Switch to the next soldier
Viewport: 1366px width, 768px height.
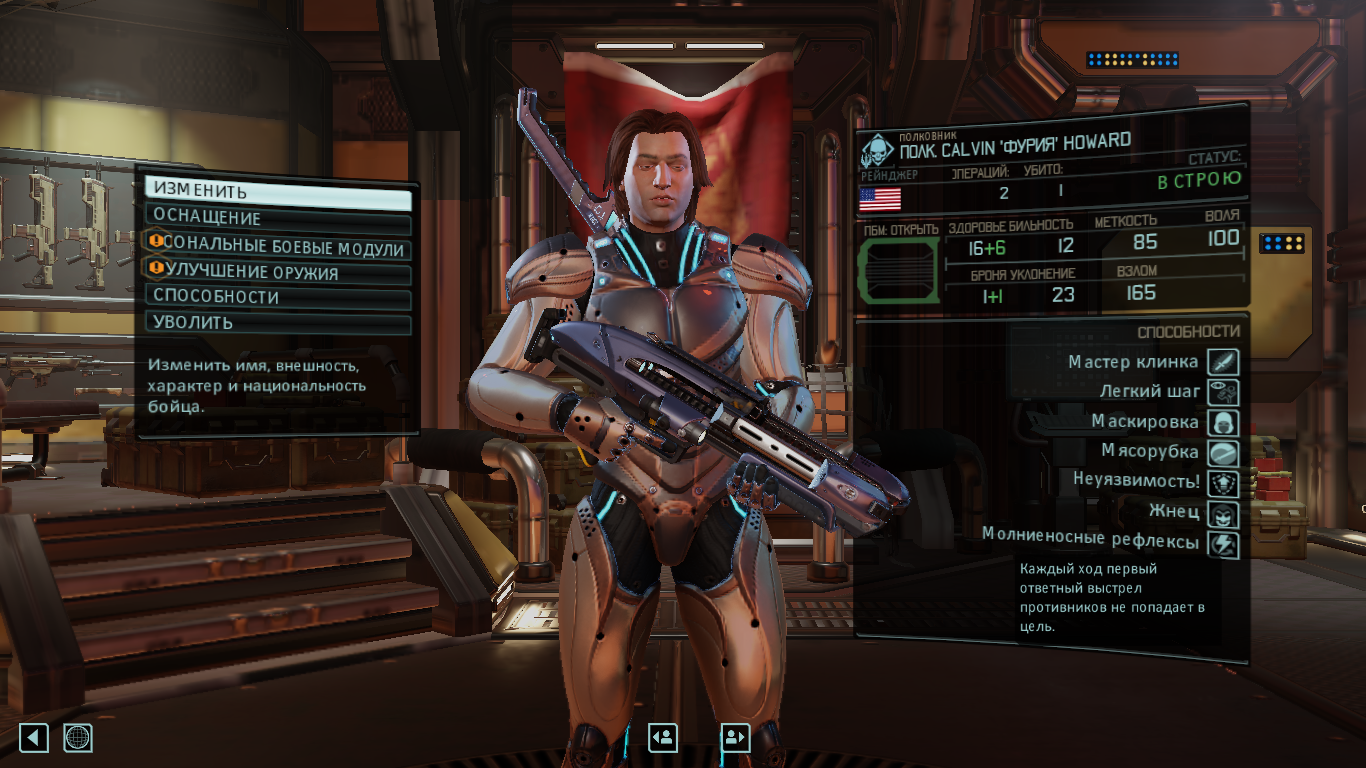point(735,738)
